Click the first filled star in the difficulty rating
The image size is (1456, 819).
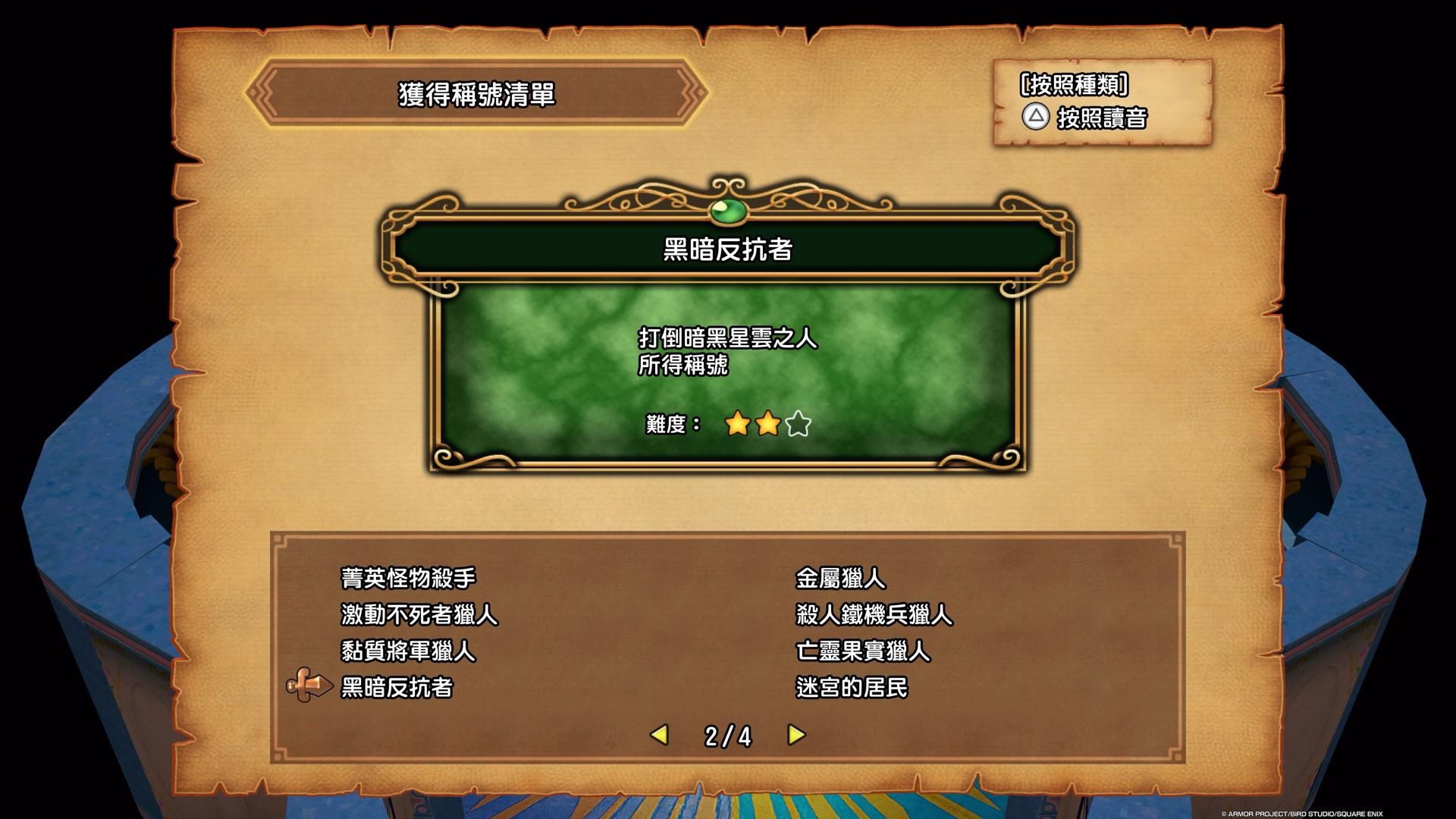pyautogui.click(x=736, y=425)
